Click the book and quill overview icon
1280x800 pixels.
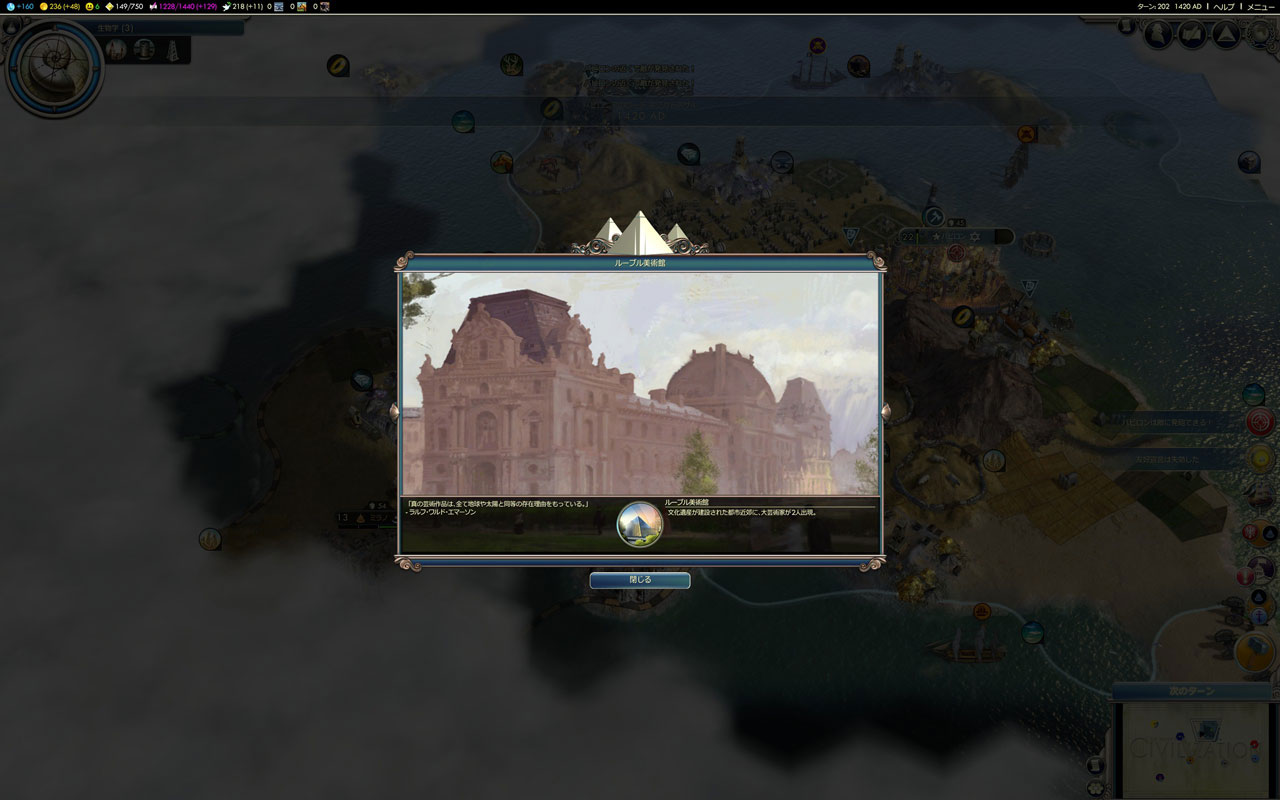click(1192, 36)
